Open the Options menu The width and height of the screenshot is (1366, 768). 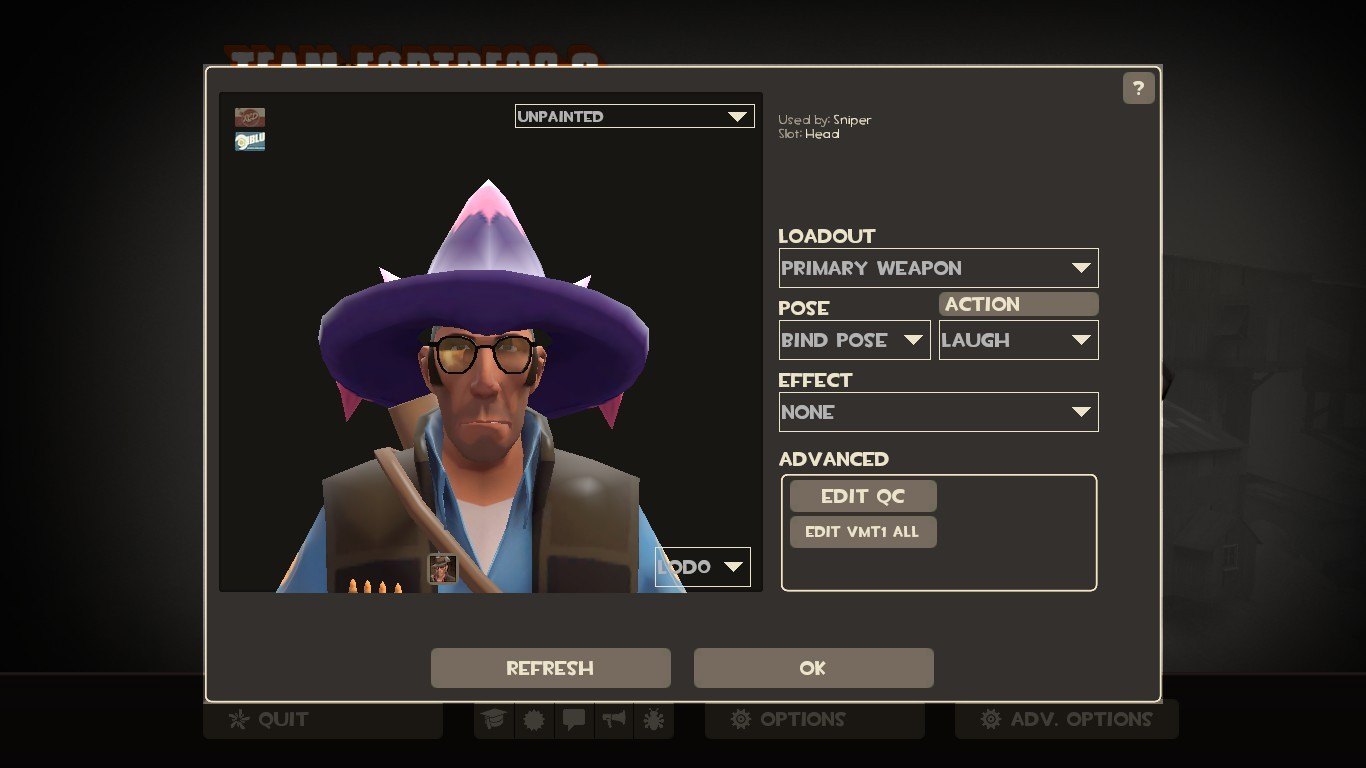coord(814,719)
